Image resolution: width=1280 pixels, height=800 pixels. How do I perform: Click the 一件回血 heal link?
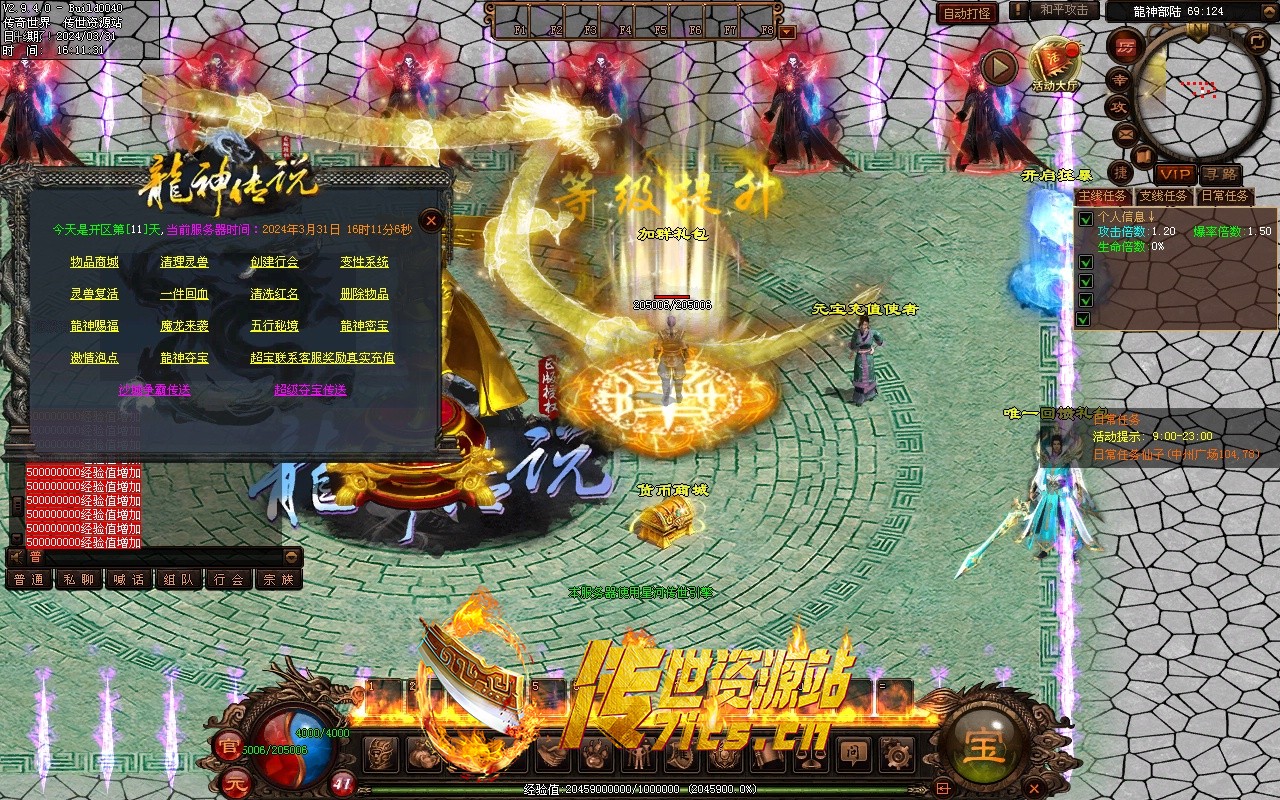184,294
